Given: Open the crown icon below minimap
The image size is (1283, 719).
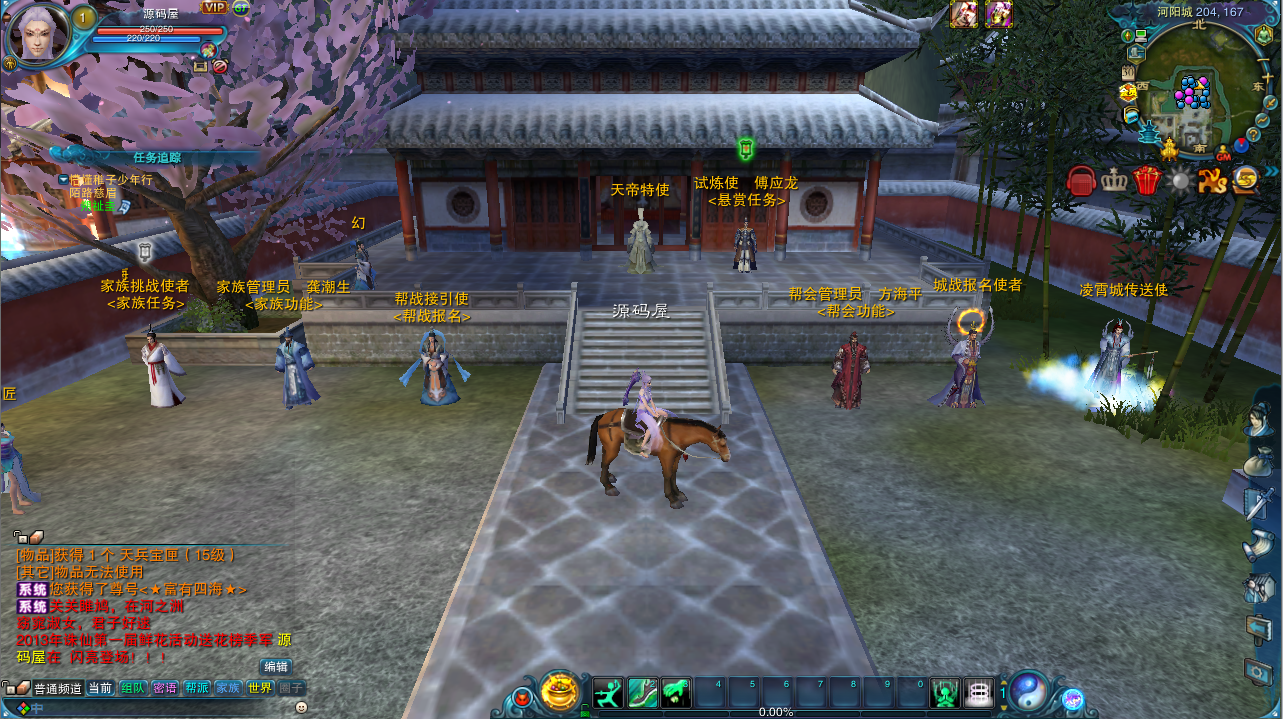Looking at the screenshot, I should tap(1114, 181).
